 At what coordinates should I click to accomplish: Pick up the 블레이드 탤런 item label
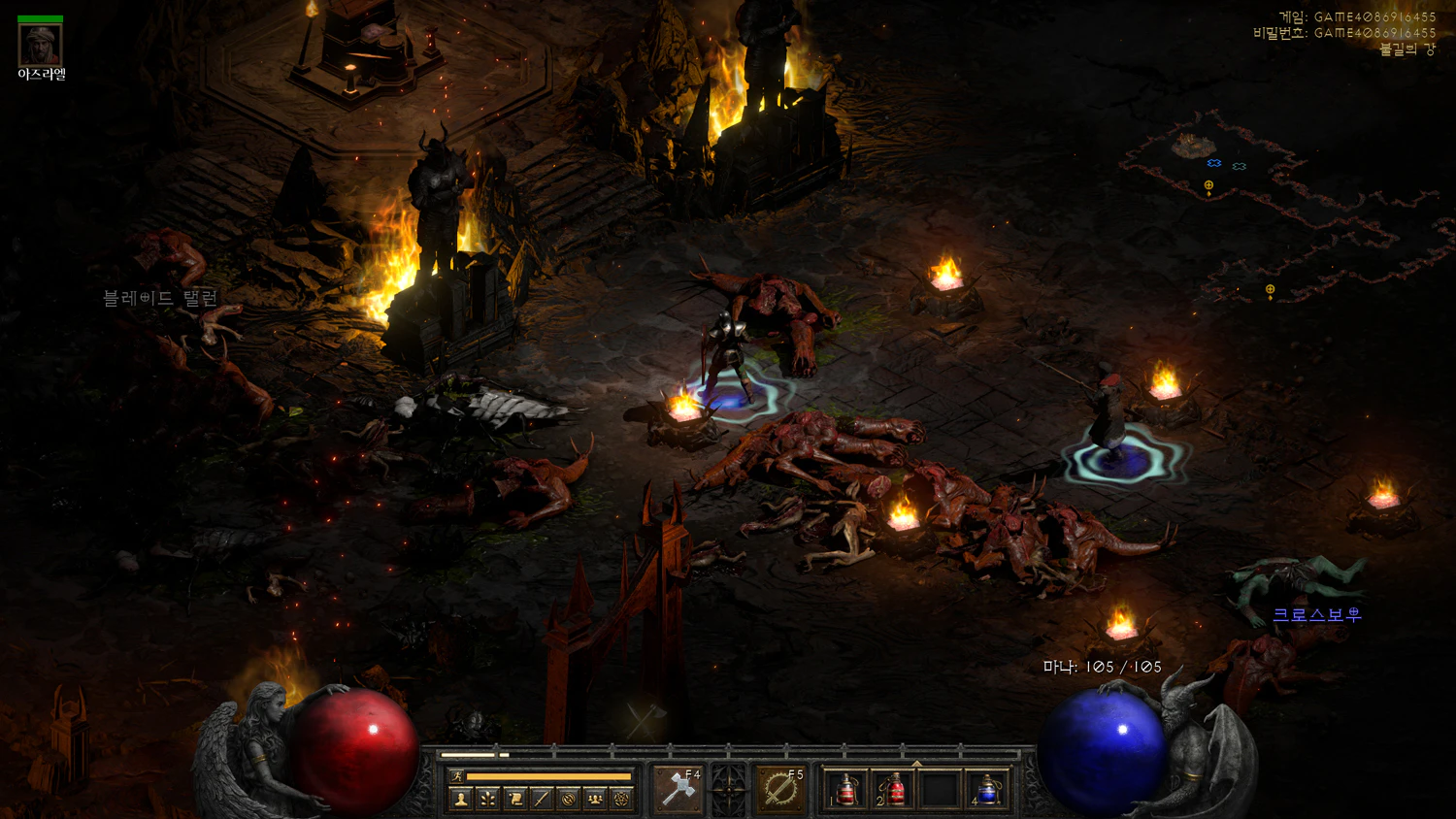point(160,298)
